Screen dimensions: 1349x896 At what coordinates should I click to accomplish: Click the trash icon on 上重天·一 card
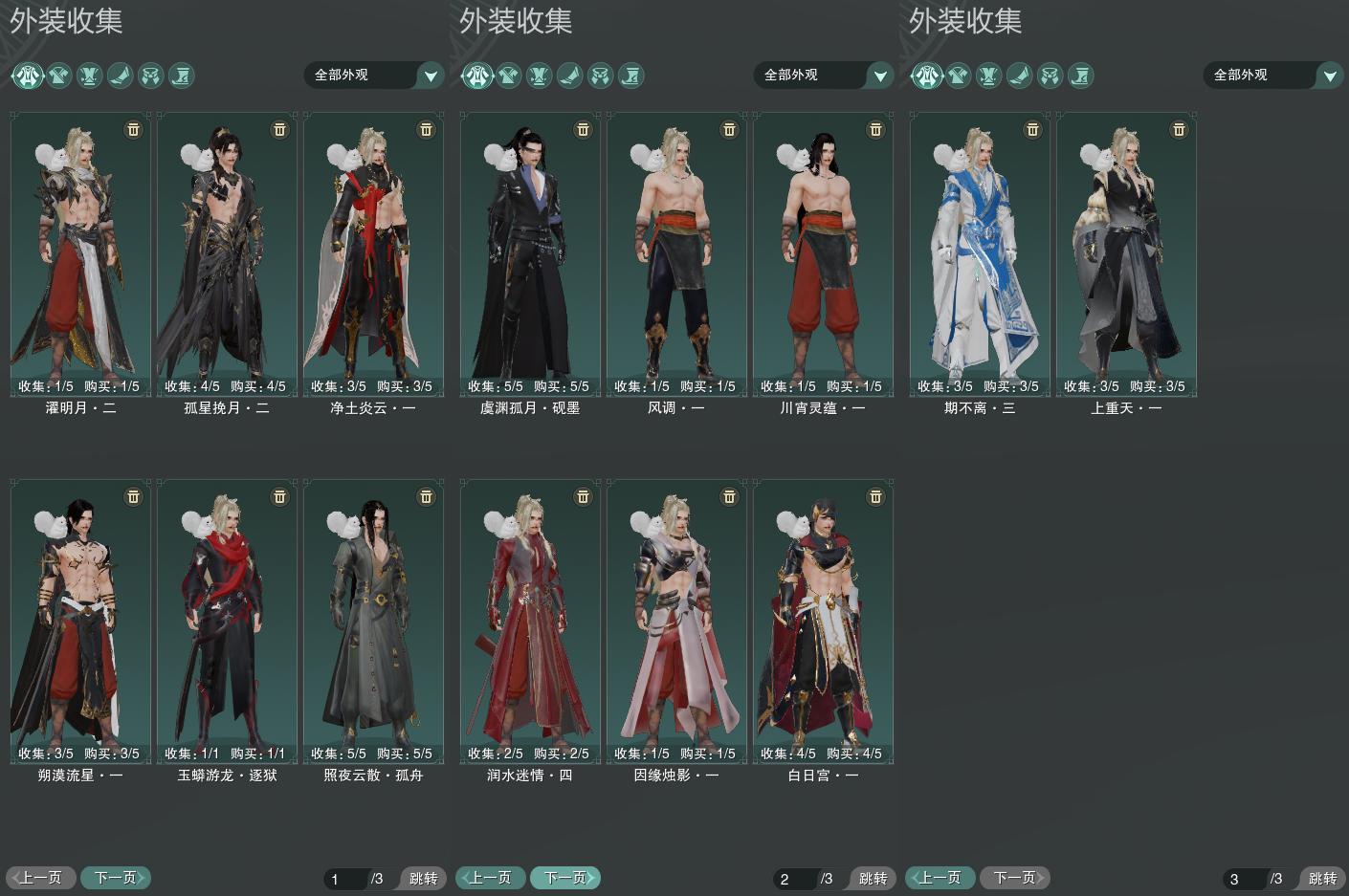point(1179,129)
